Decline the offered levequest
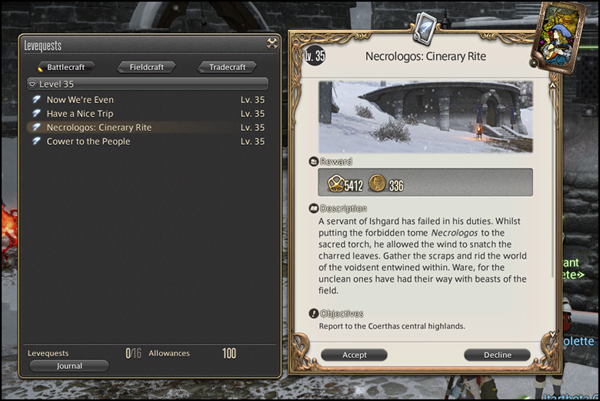The height and width of the screenshot is (401, 600). click(x=497, y=354)
